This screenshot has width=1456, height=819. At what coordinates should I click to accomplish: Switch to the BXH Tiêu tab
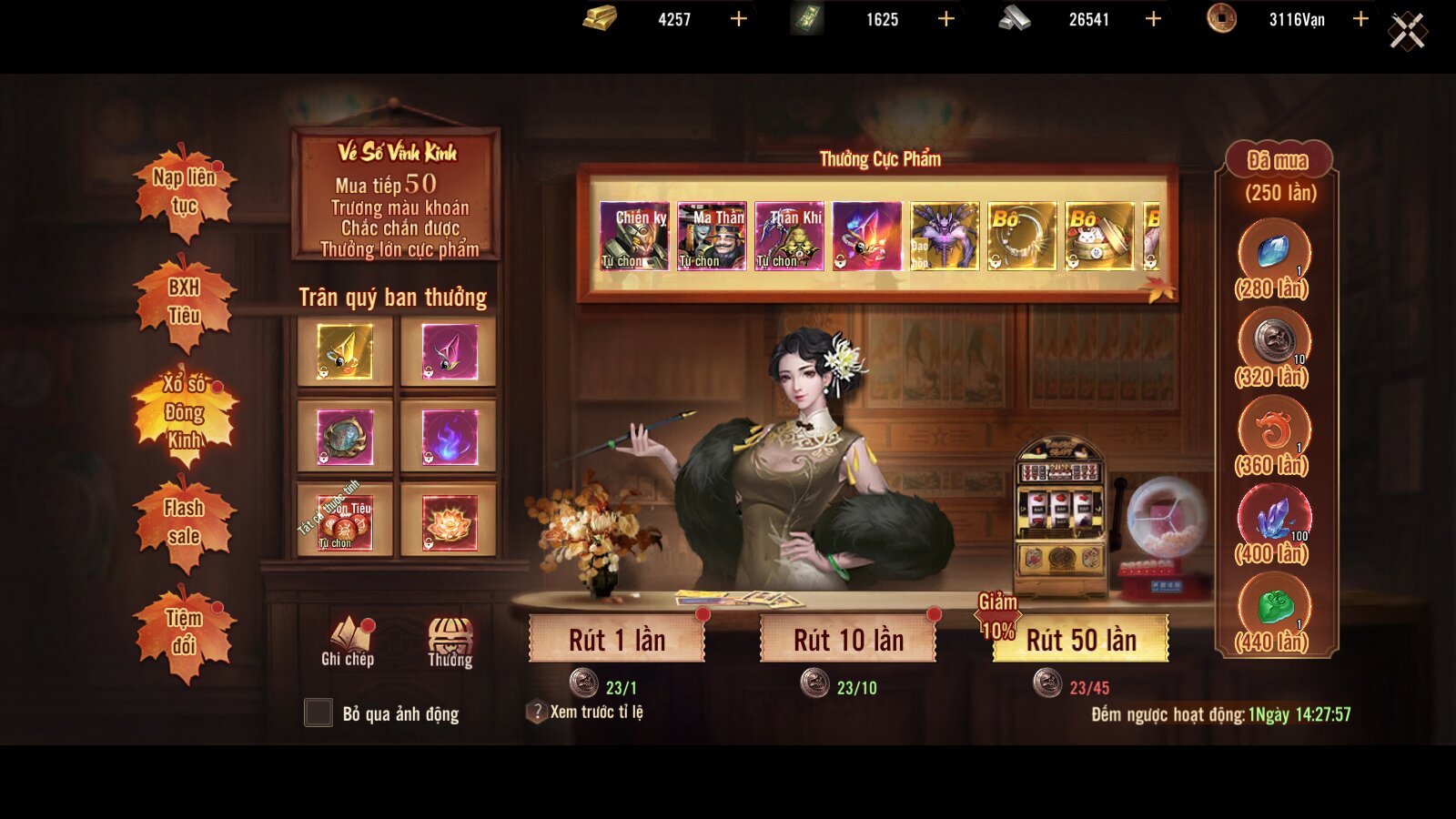pos(185,301)
